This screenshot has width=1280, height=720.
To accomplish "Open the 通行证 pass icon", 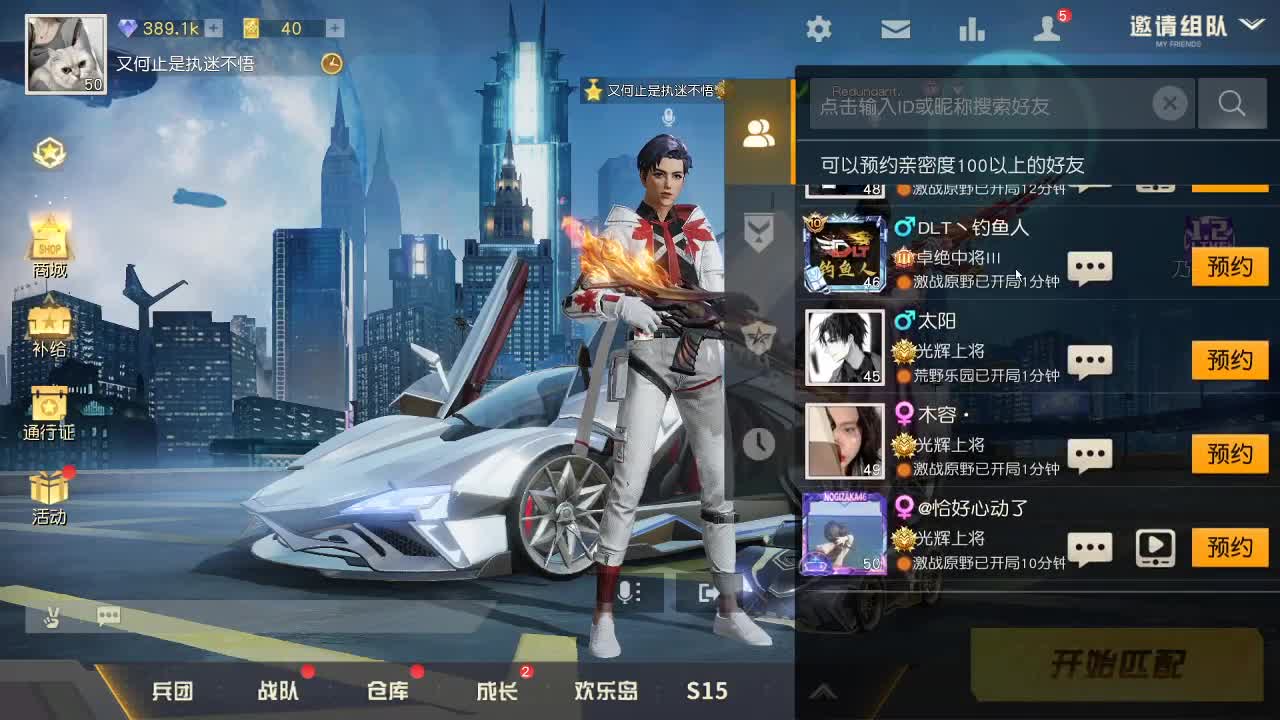I will coord(50,407).
